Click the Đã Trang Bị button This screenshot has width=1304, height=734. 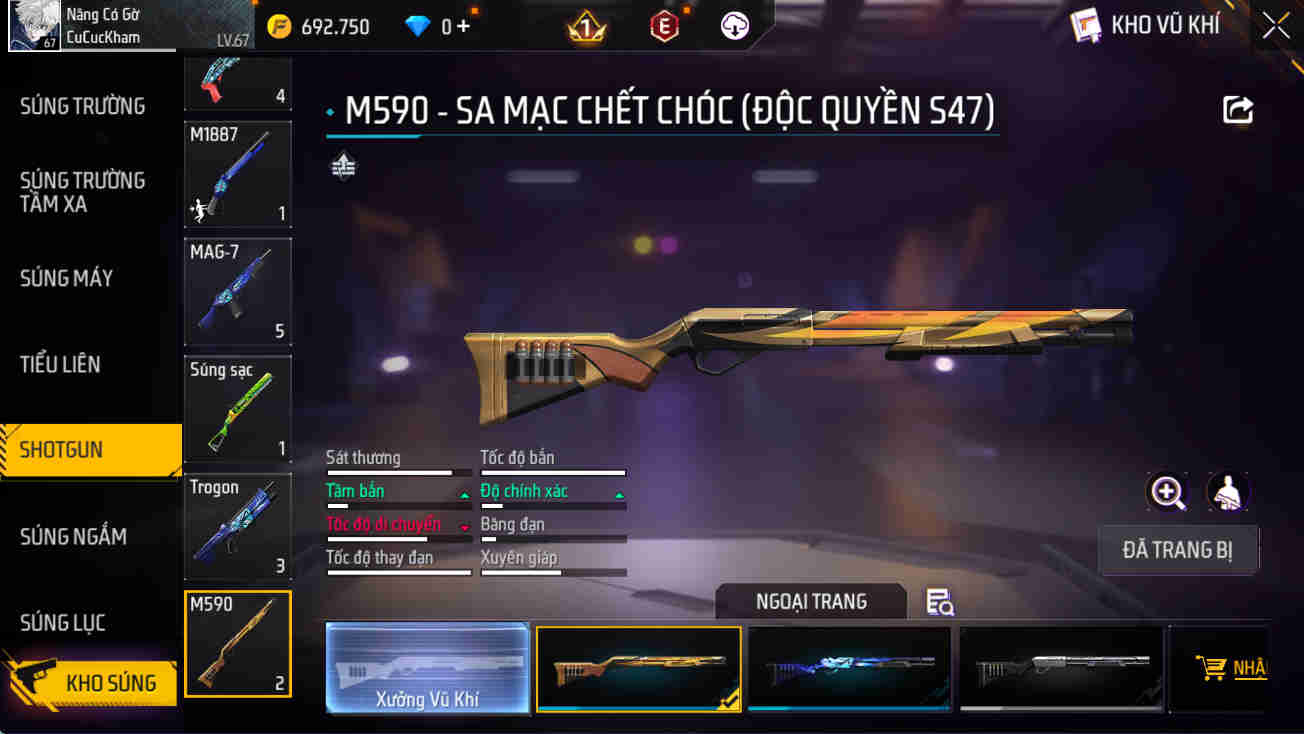click(1178, 550)
